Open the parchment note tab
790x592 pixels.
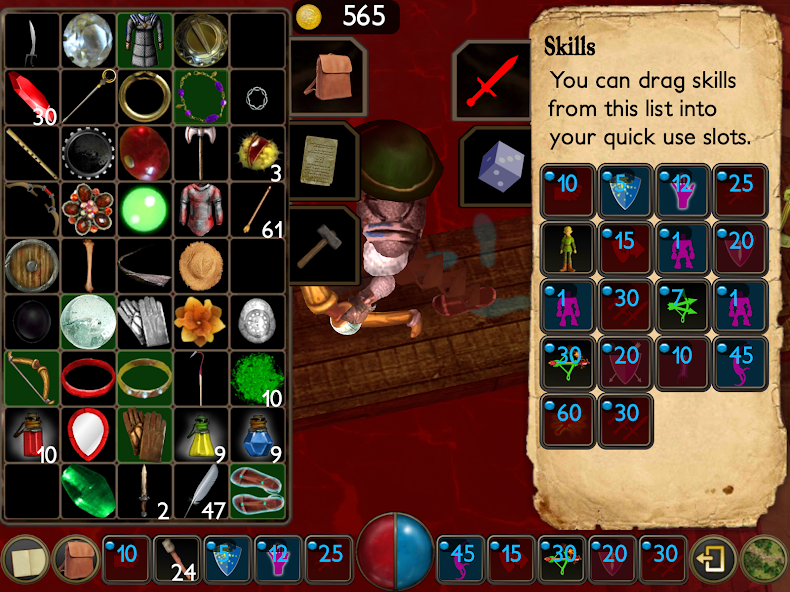point(320,159)
